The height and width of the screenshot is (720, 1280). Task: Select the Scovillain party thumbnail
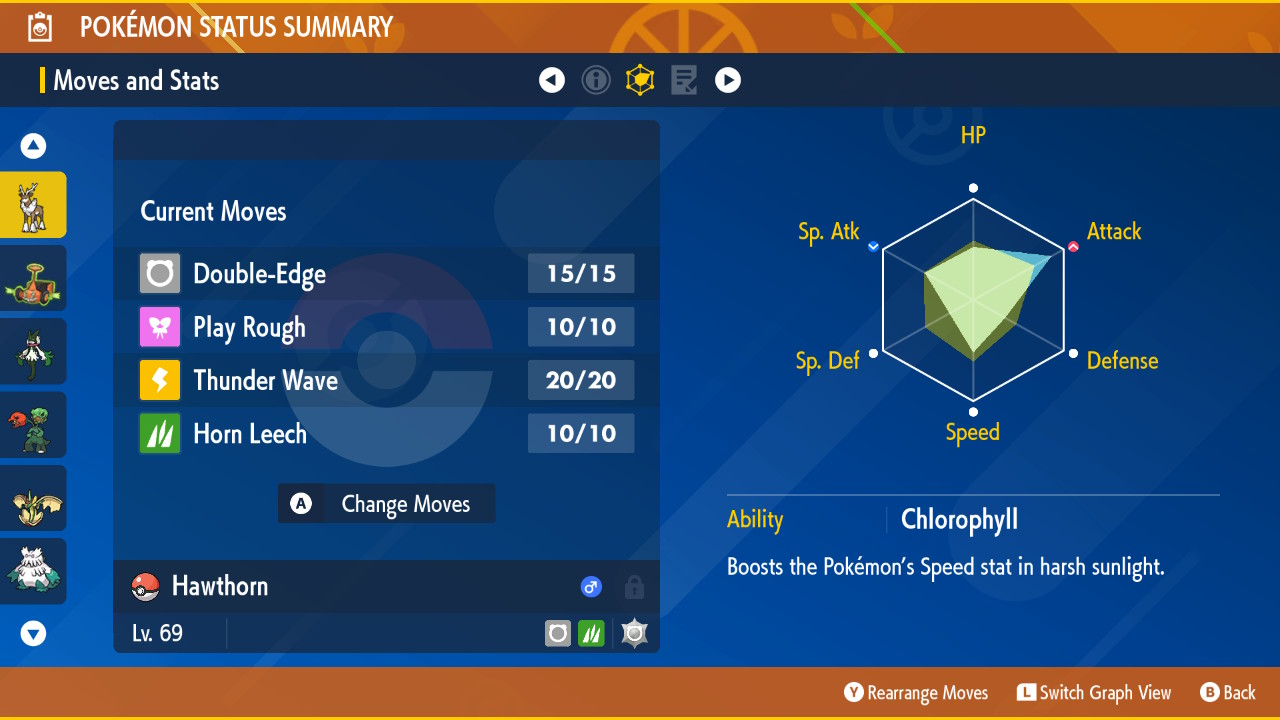[33, 425]
